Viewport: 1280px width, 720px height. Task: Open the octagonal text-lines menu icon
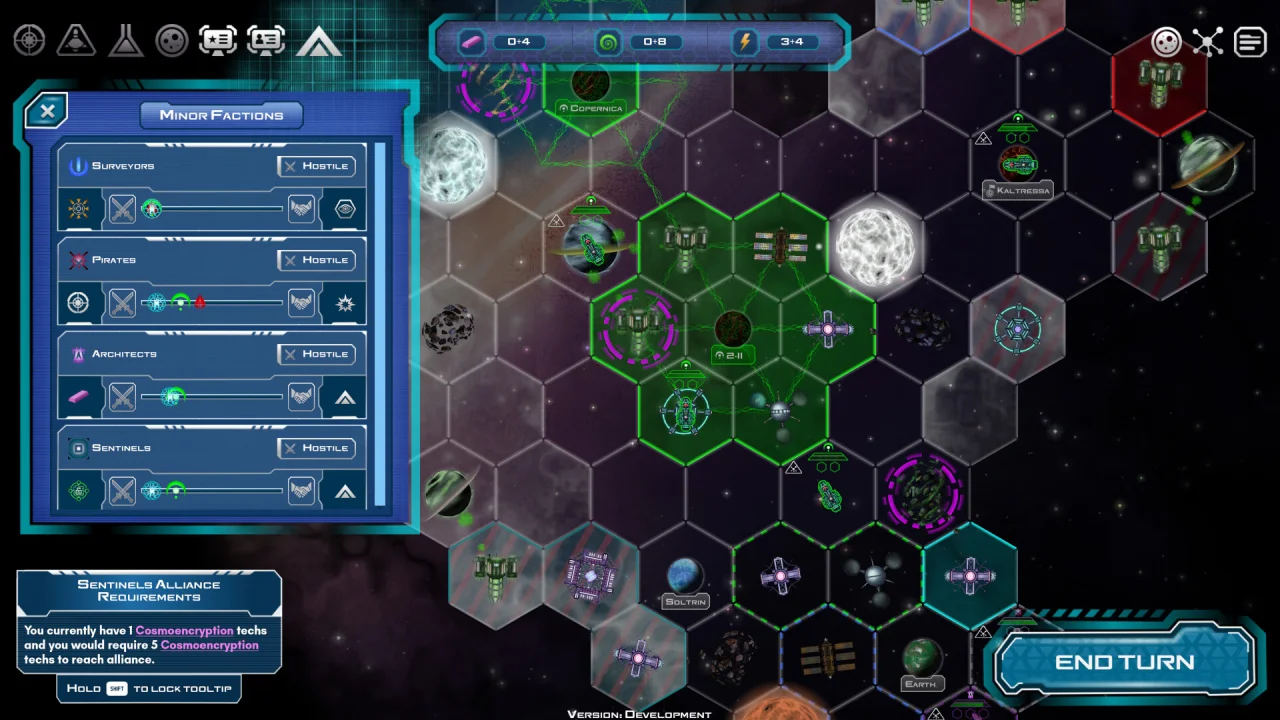tap(1250, 42)
